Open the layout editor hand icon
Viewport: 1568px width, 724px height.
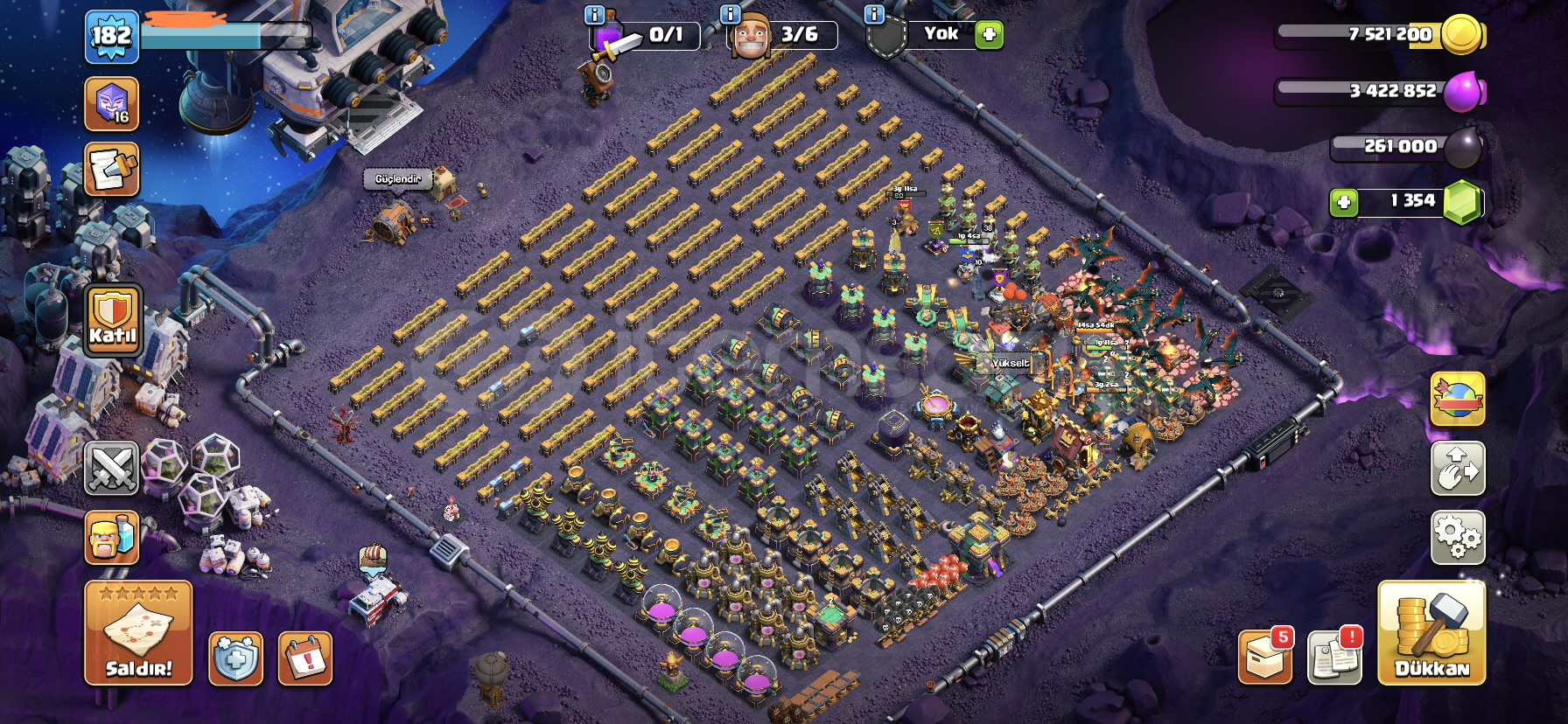tap(1457, 469)
